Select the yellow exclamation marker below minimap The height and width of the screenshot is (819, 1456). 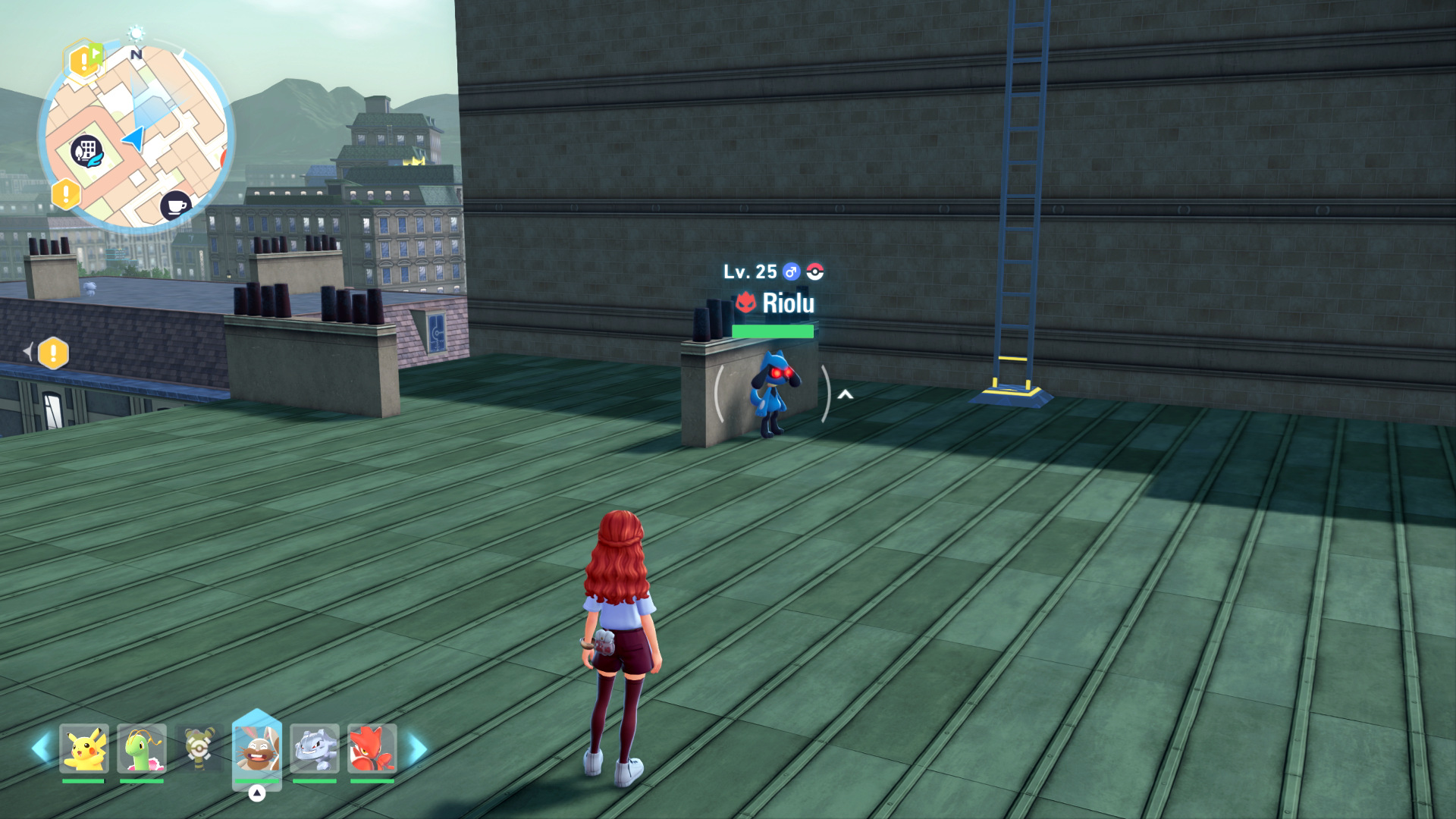tap(66, 194)
